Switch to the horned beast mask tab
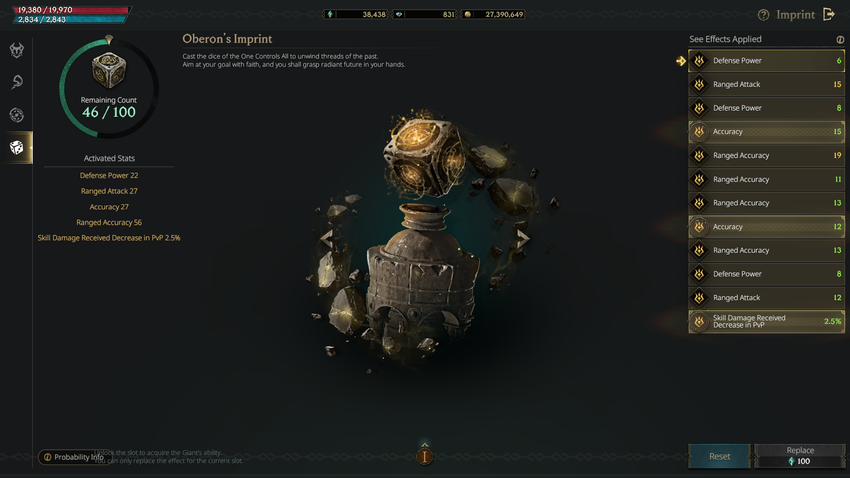Image resolution: width=850 pixels, height=478 pixels. point(17,51)
